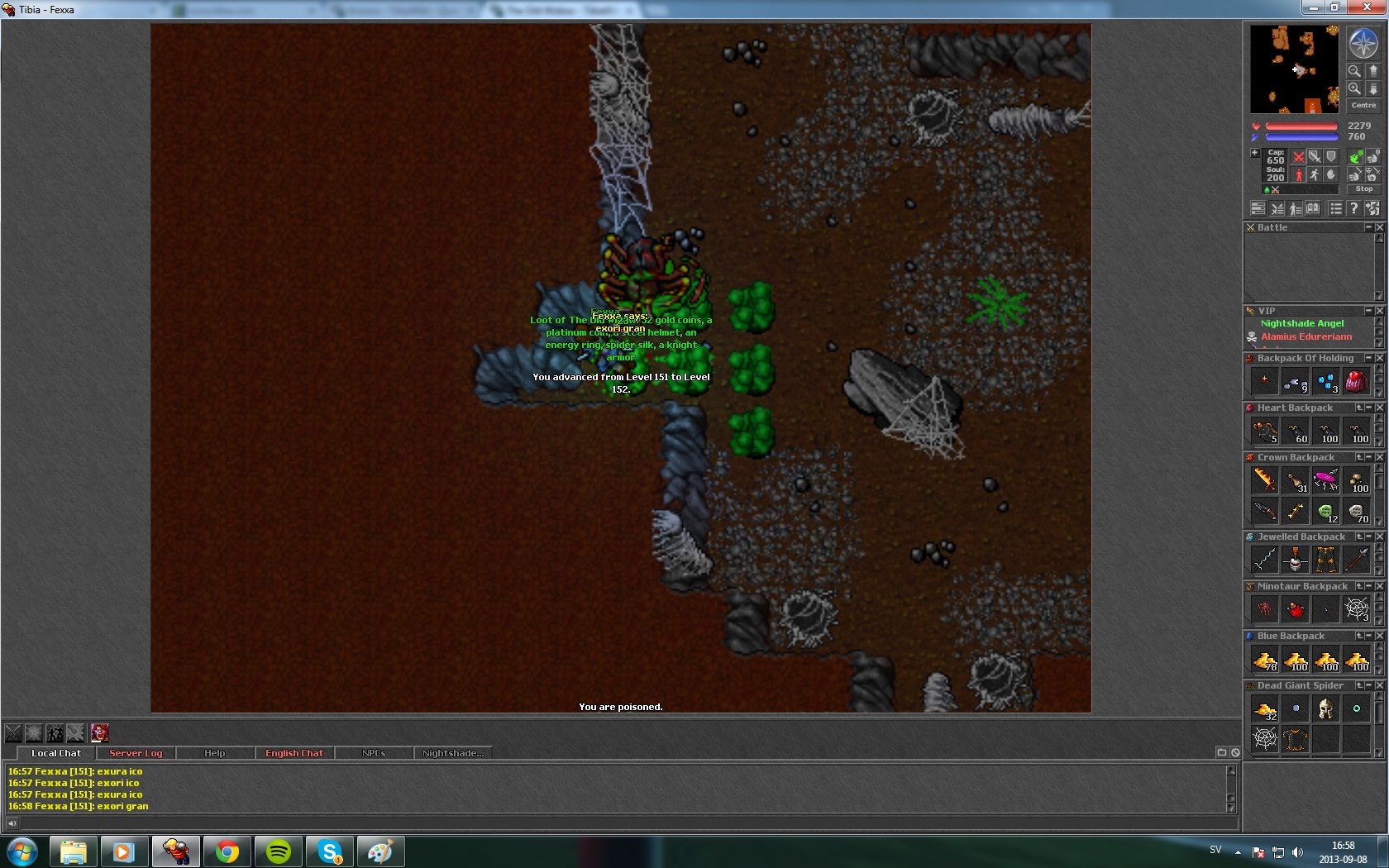Select the NPCs chat tab
This screenshot has width=1389, height=868.
374,753
